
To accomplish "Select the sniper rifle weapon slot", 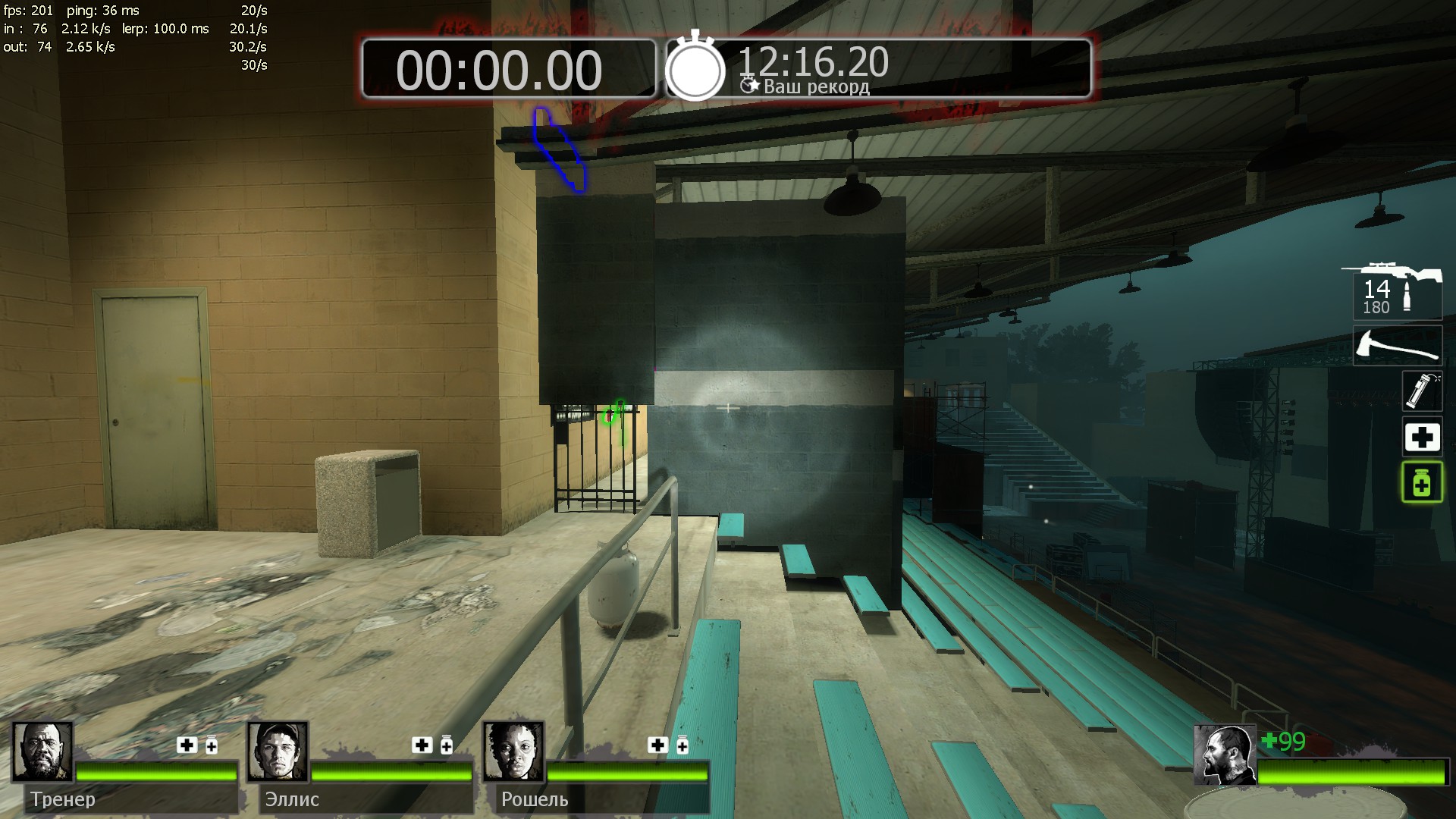I will pyautogui.click(x=1396, y=291).
